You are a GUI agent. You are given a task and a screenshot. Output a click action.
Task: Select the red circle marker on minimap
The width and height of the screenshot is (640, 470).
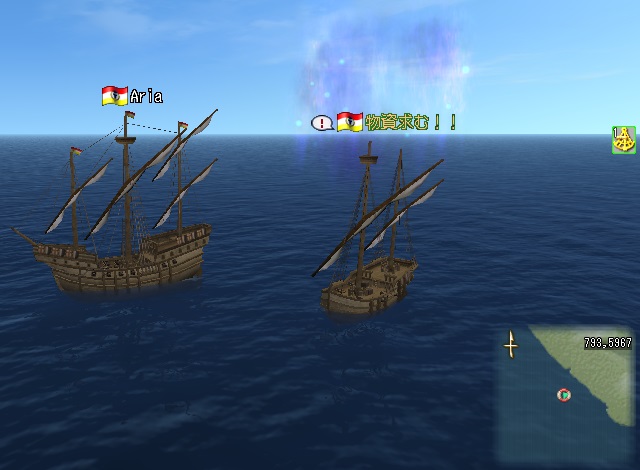pyautogui.click(x=564, y=395)
